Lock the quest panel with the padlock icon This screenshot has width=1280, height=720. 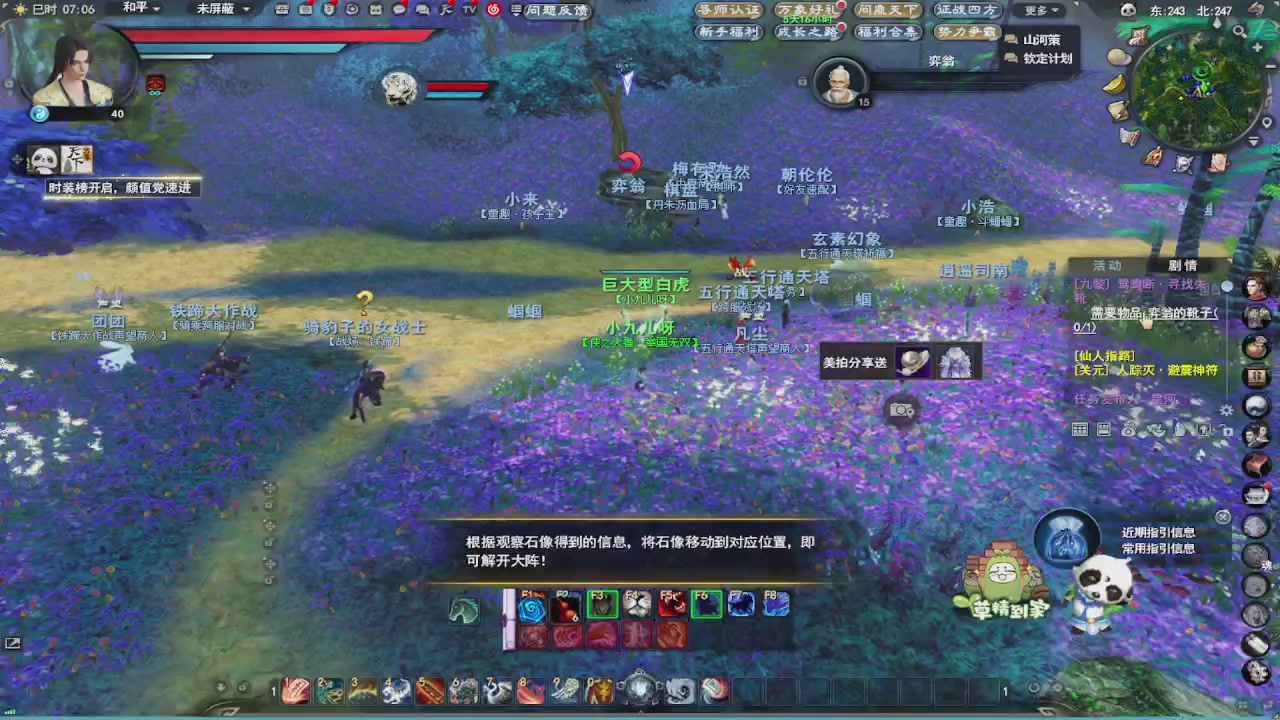click(x=1228, y=432)
